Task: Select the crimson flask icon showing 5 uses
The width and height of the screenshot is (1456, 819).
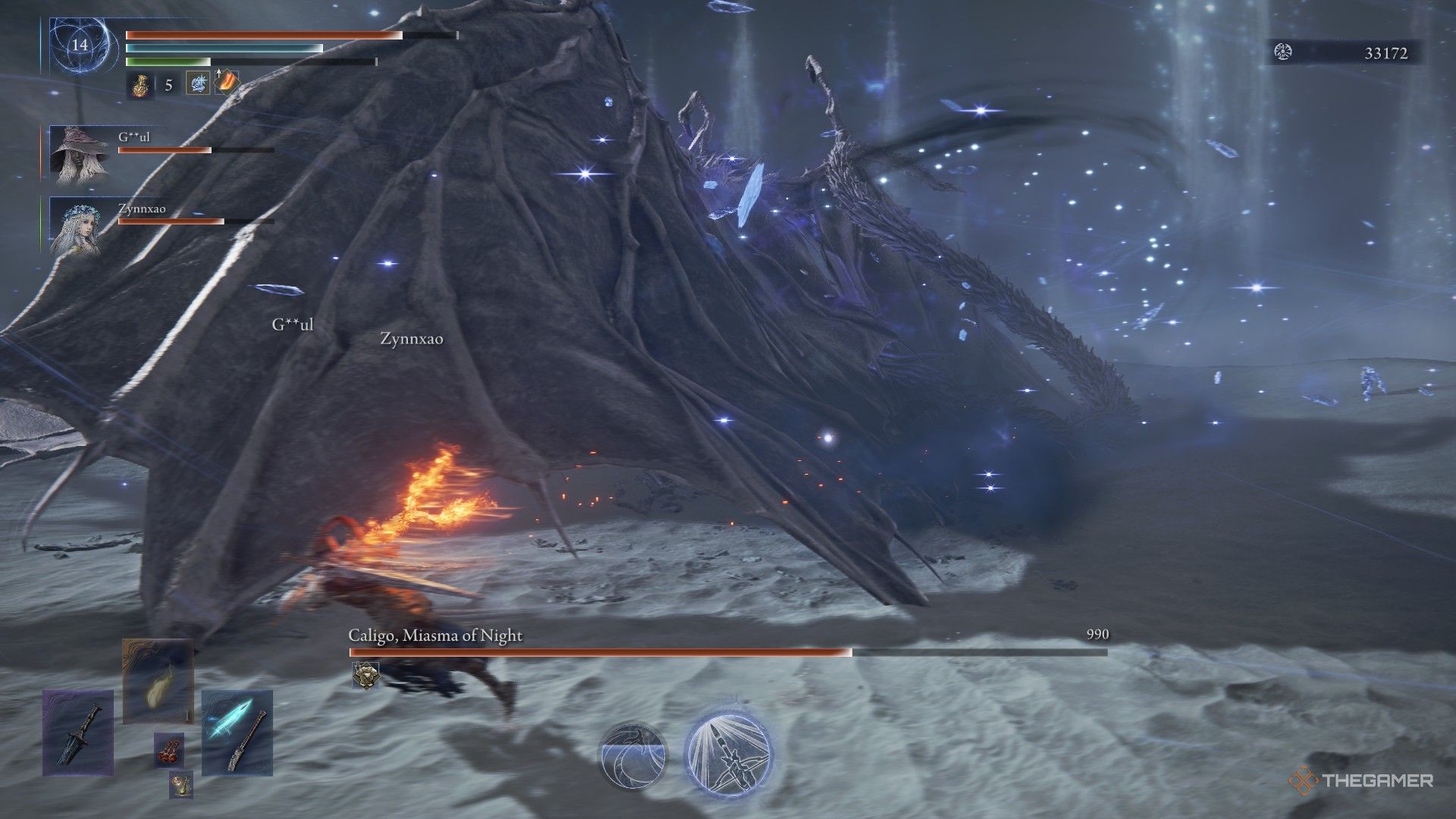Action: click(141, 85)
